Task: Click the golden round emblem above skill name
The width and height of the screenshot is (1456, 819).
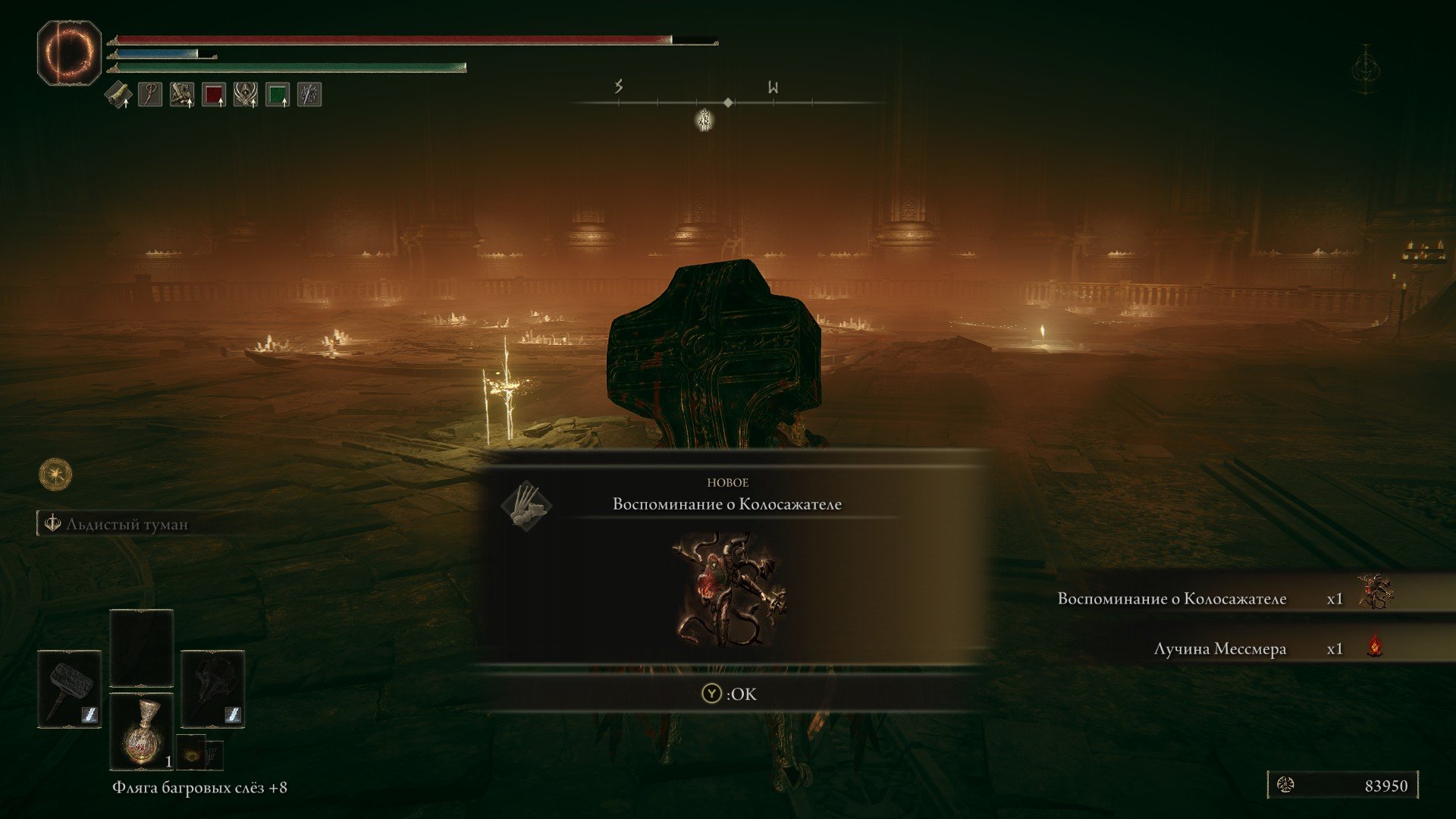Action: (55, 475)
